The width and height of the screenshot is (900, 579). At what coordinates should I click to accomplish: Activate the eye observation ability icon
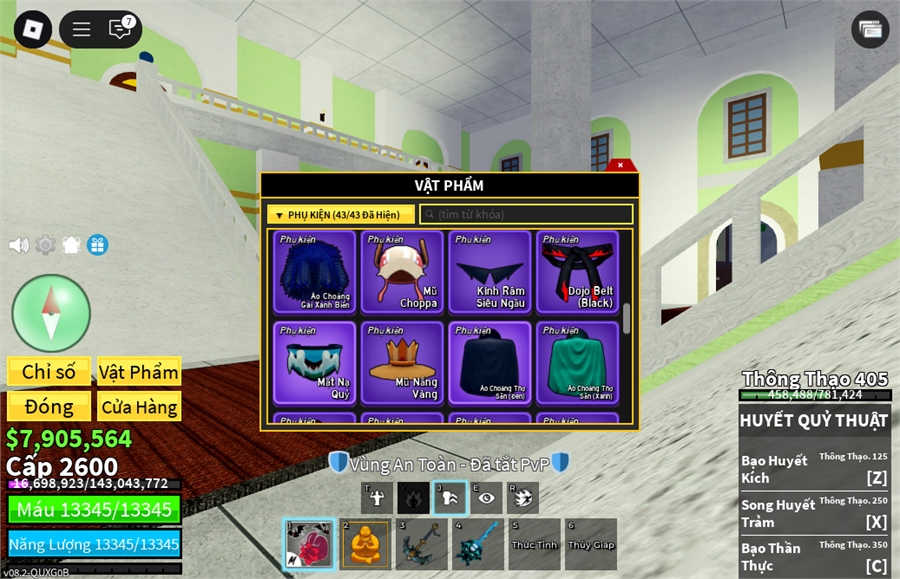coord(486,498)
